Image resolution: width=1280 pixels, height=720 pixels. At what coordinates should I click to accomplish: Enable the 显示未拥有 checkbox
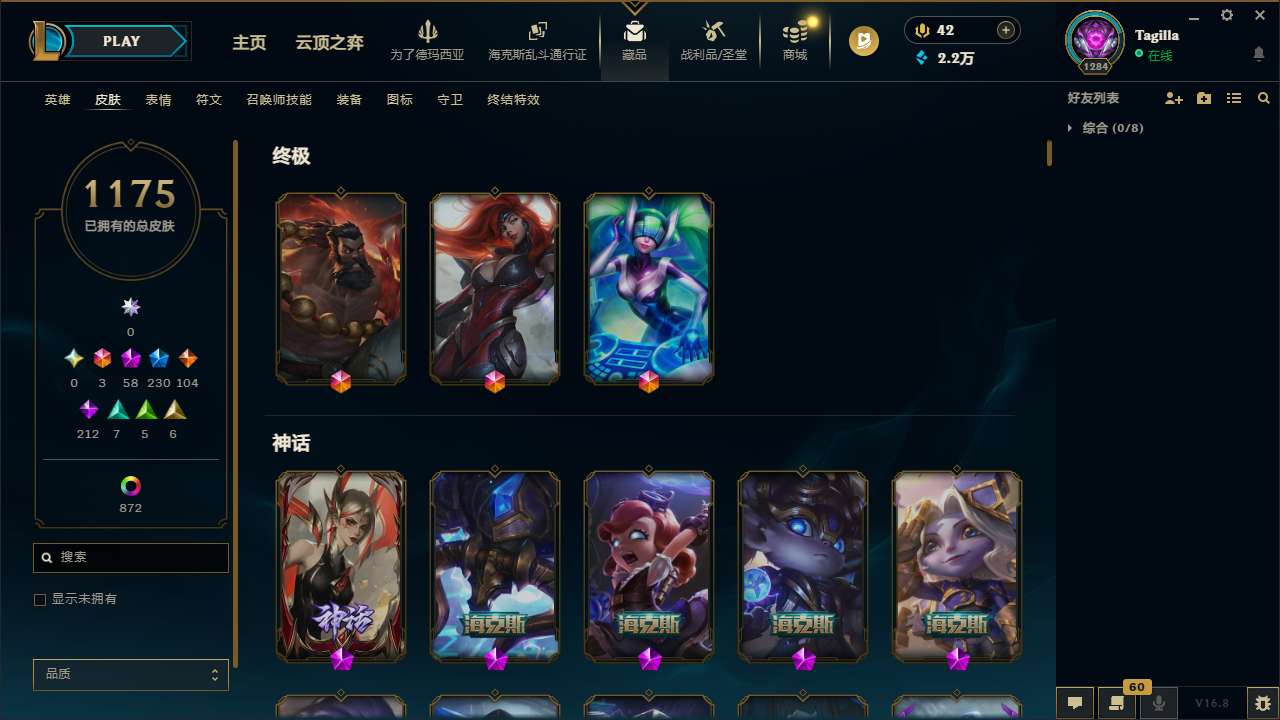pyautogui.click(x=40, y=599)
